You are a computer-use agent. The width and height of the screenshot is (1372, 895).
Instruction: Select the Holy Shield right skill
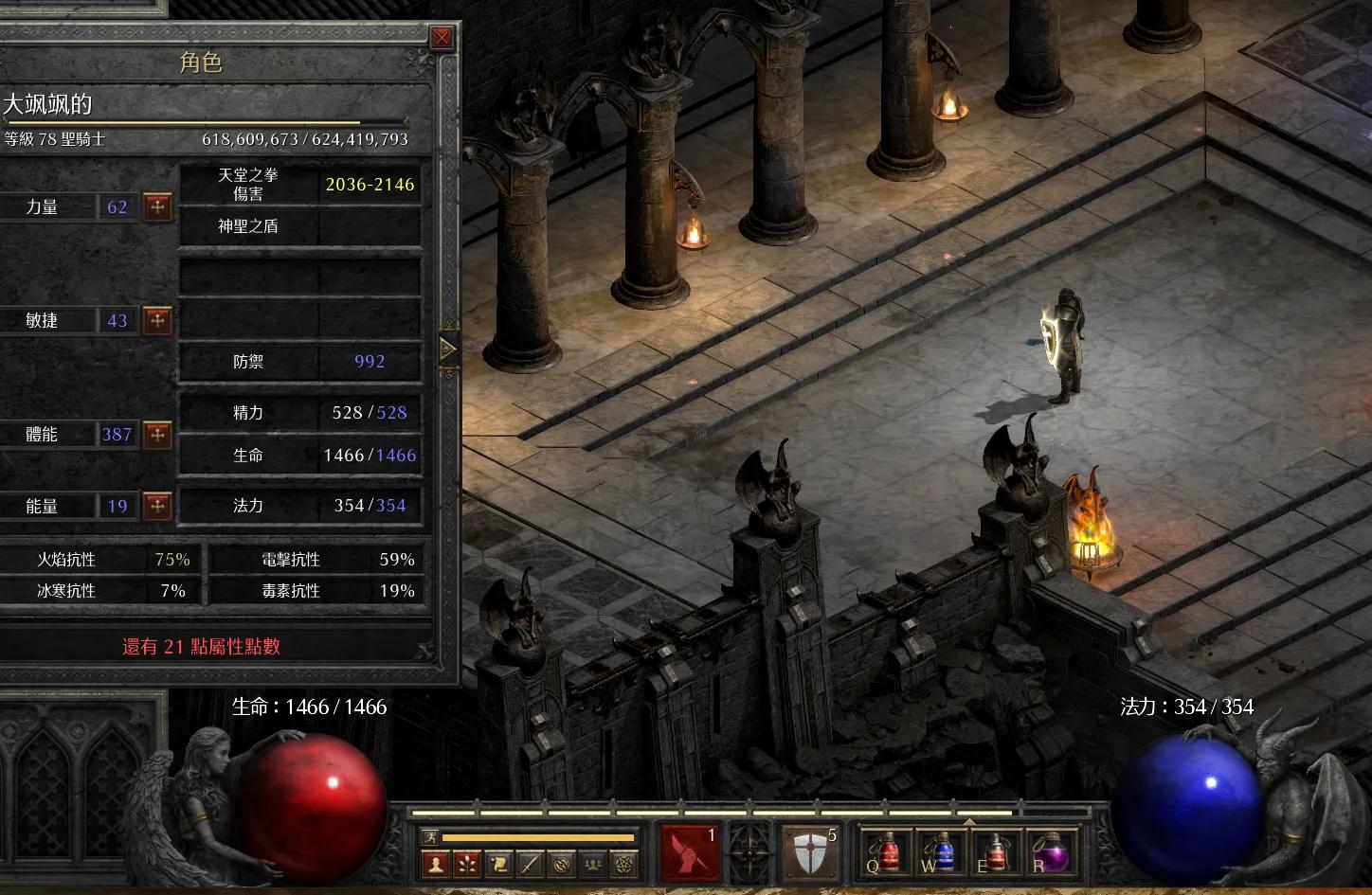[x=809, y=852]
